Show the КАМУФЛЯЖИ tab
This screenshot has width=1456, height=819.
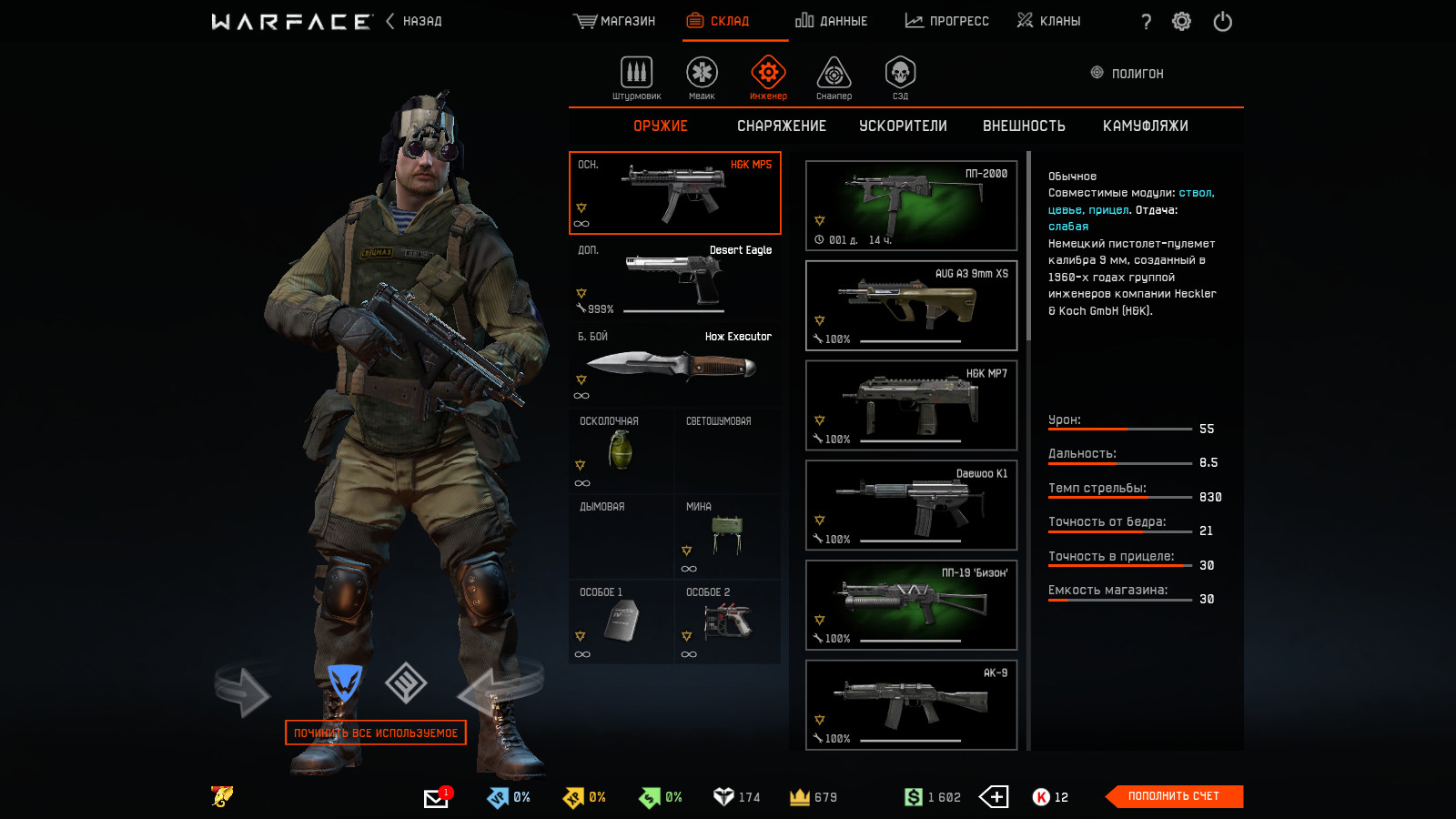[1145, 126]
